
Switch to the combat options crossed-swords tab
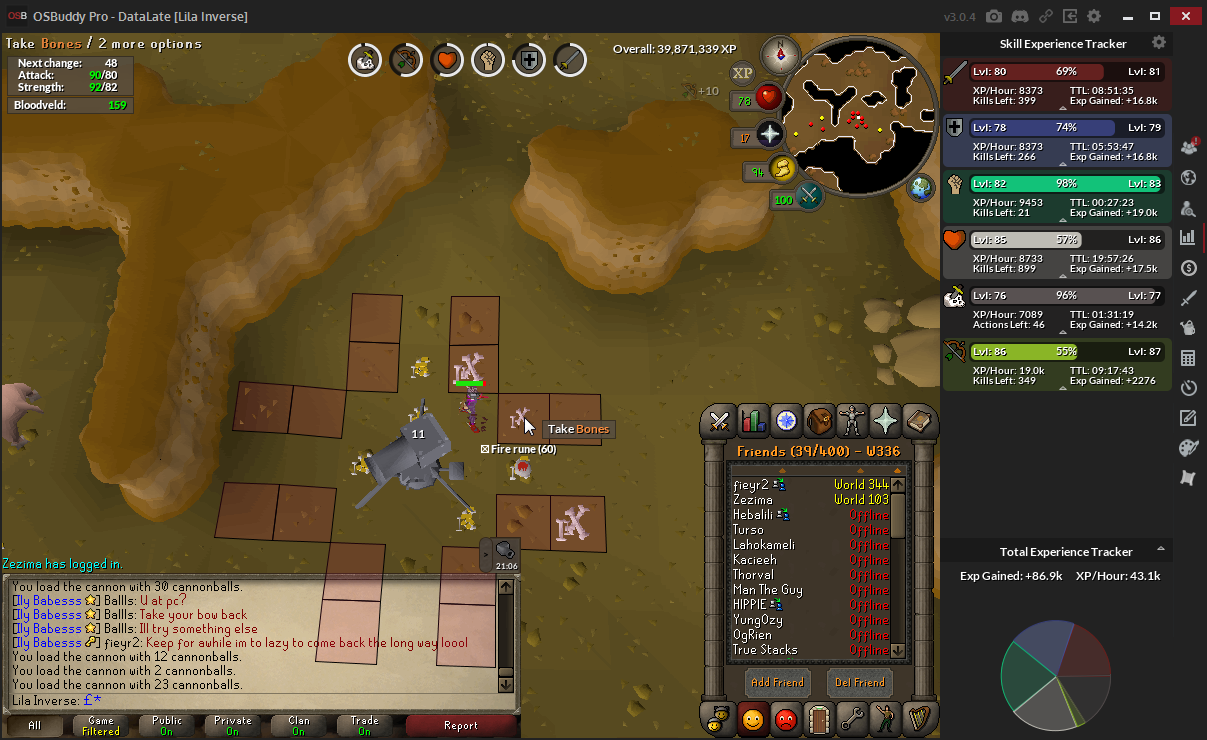(x=719, y=421)
